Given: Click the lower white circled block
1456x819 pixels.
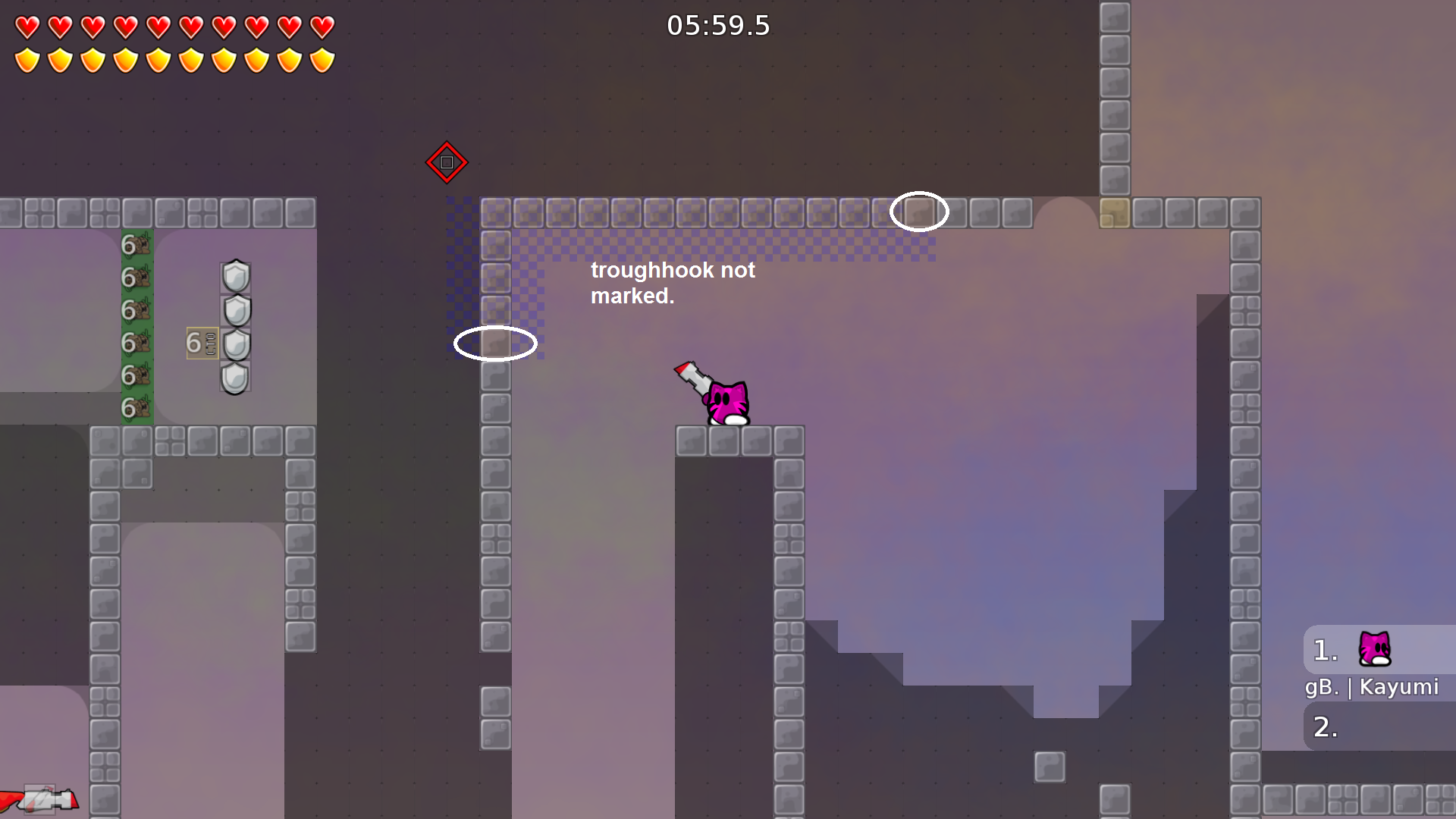Looking at the screenshot, I should coord(496,344).
